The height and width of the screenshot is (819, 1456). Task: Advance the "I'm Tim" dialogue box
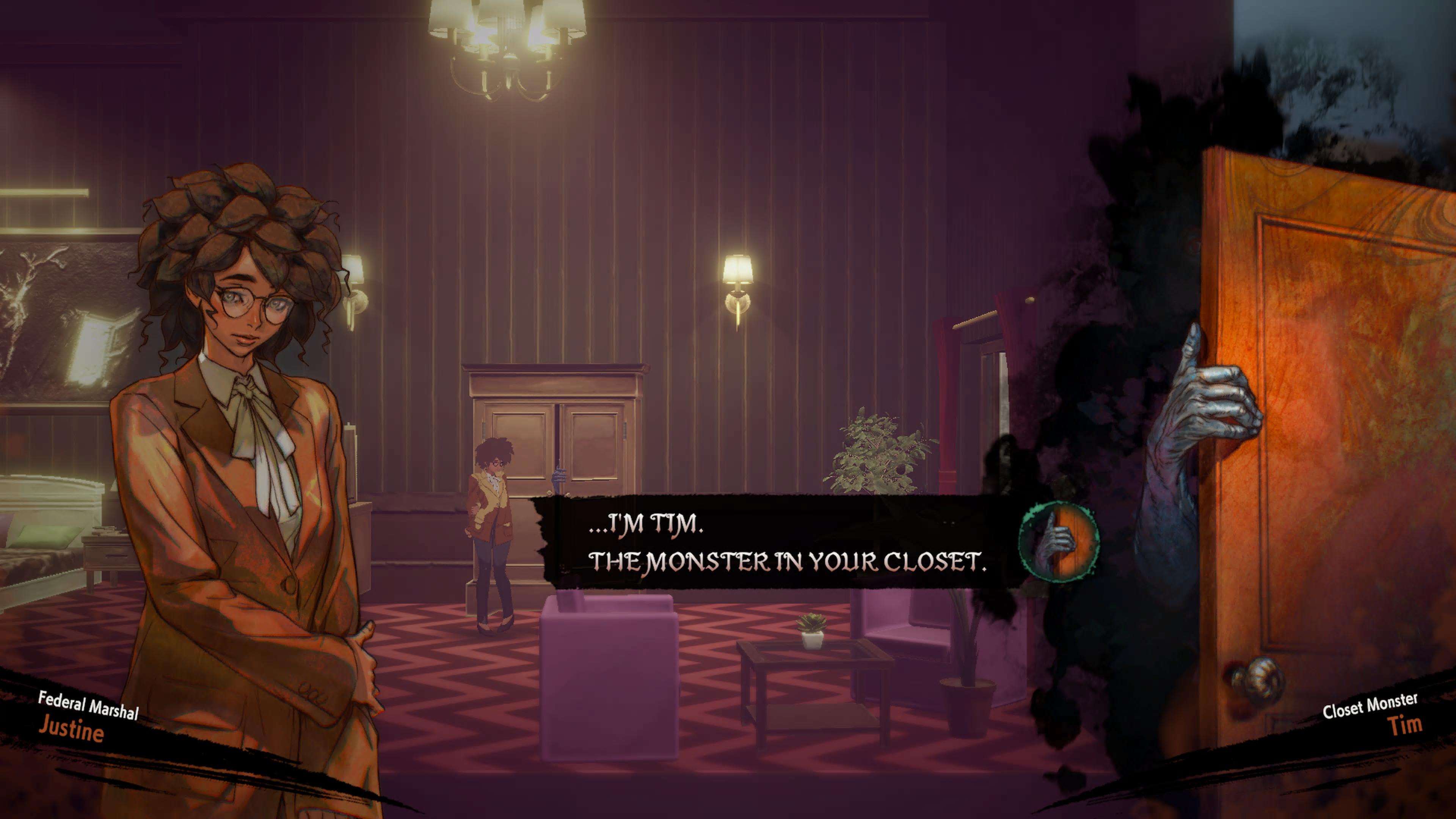pyautogui.click(x=786, y=542)
